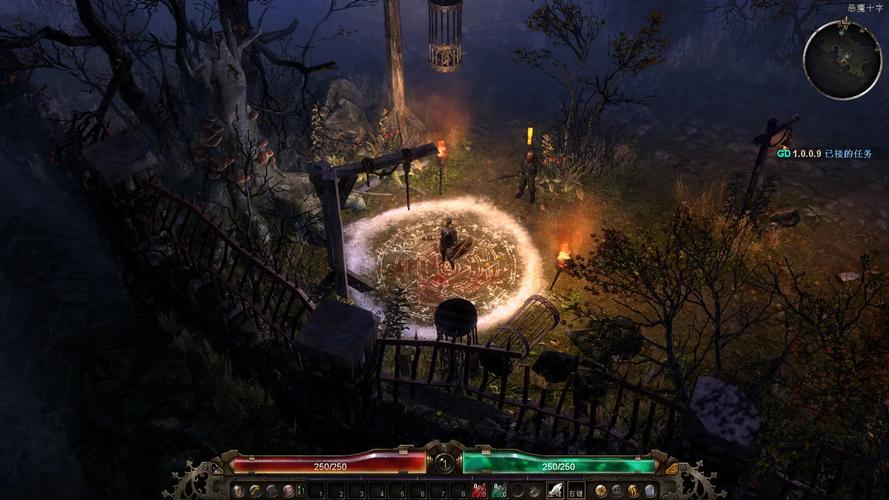Click the level 1 emblem between the bars
The image size is (889, 500).
[444, 463]
